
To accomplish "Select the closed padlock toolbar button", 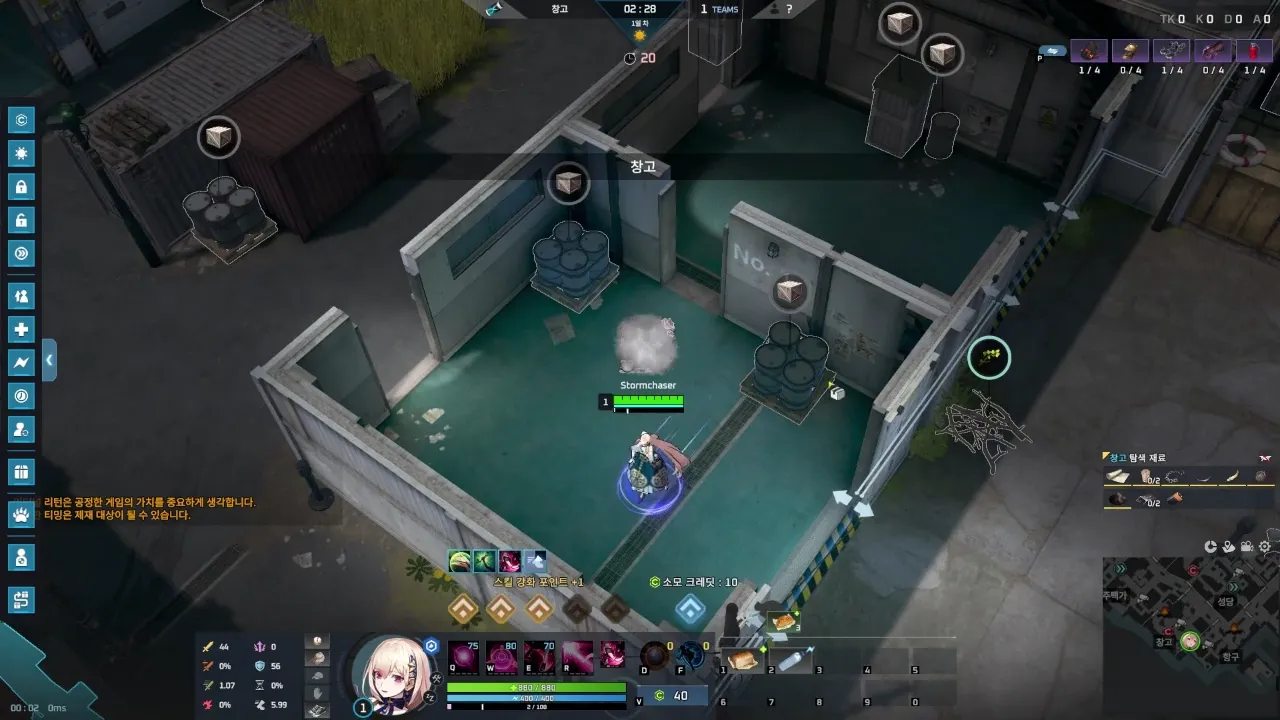I will pos(21,187).
